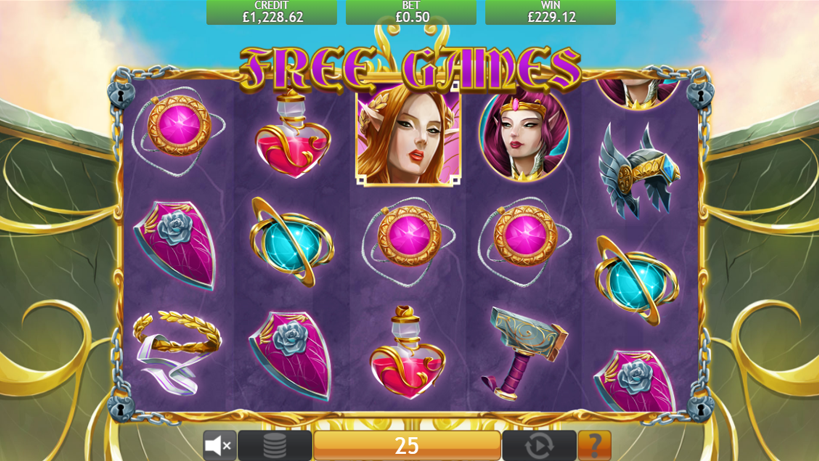
Task: Activate the autoplay circular arrows button
Action: (x=539, y=445)
